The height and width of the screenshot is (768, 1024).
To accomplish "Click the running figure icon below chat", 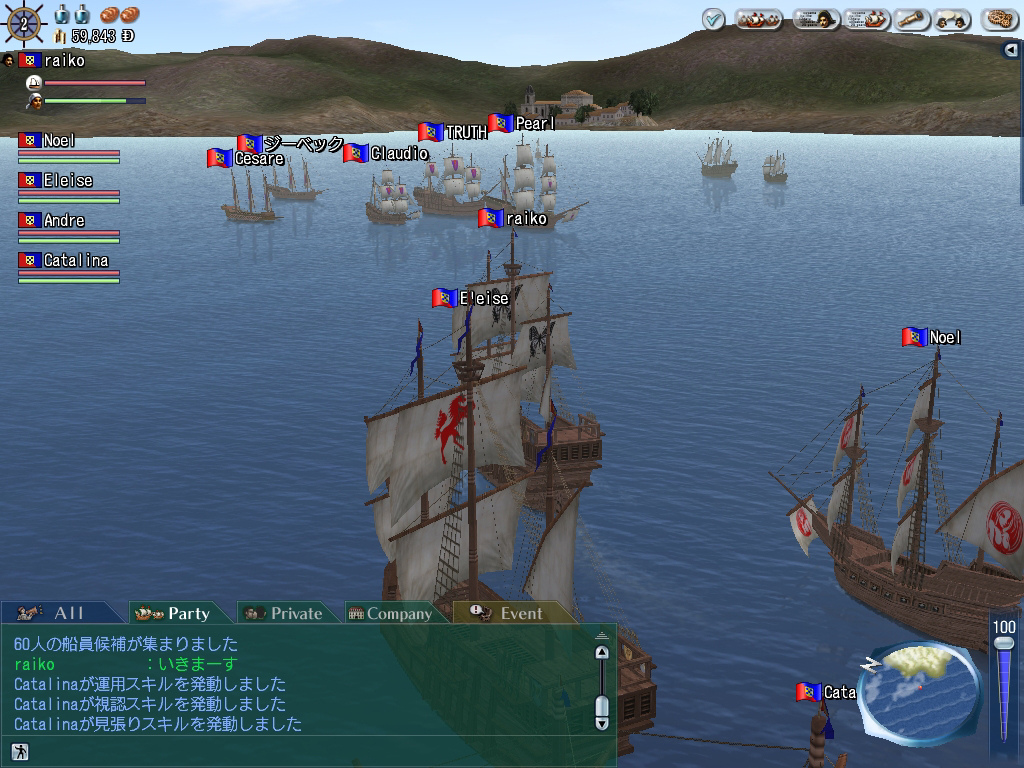I will point(19,751).
